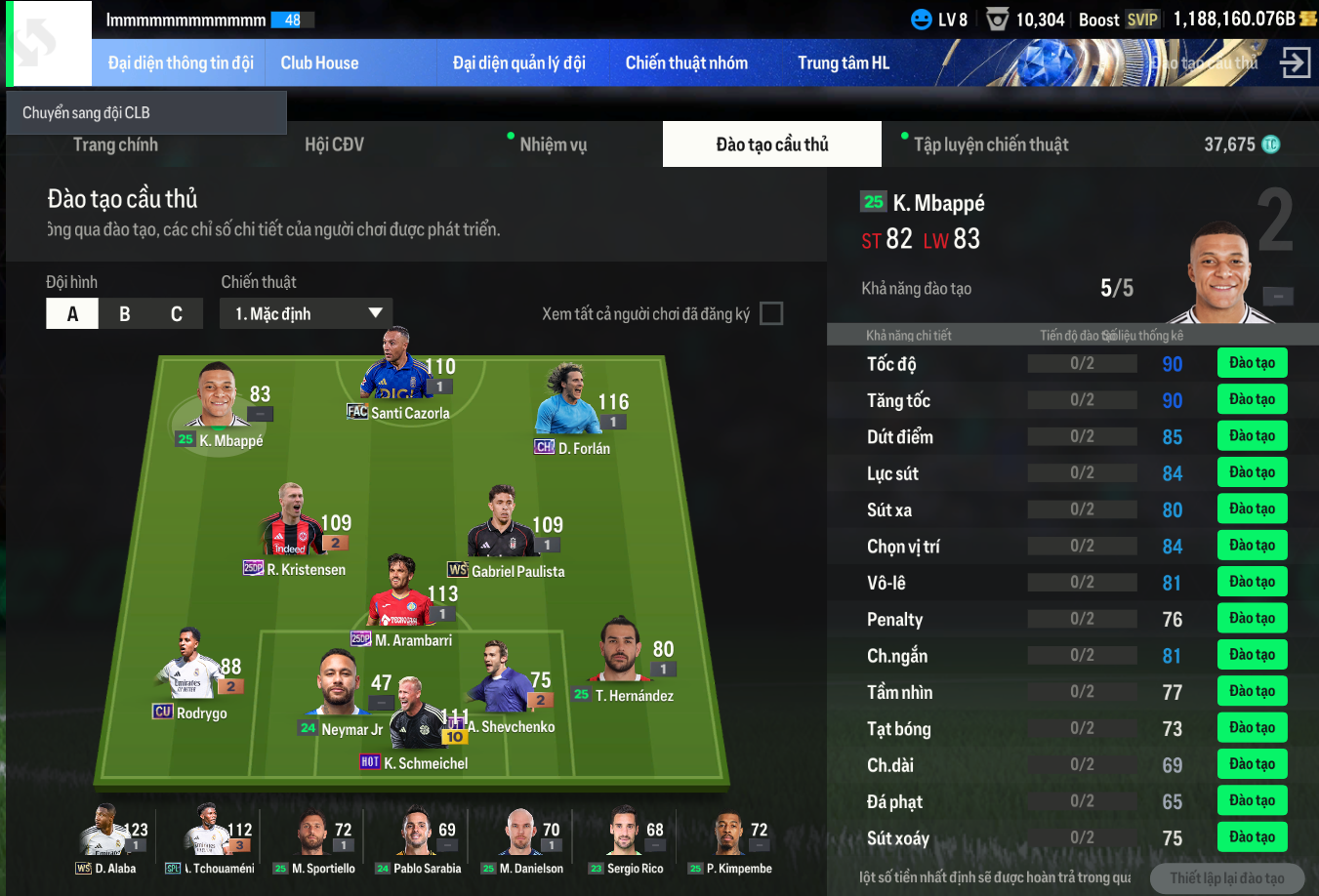Select squad C

pyautogui.click(x=177, y=314)
